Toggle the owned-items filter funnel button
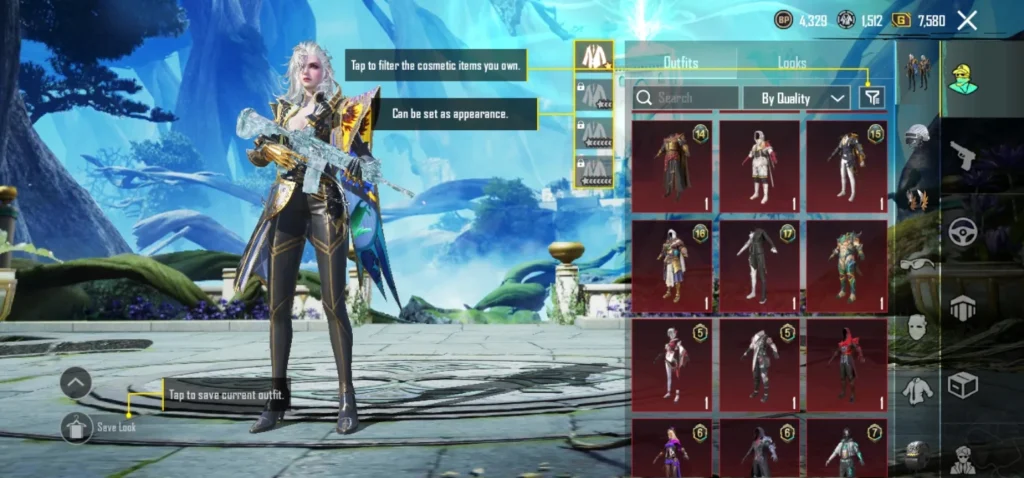1024x478 pixels. (872, 97)
